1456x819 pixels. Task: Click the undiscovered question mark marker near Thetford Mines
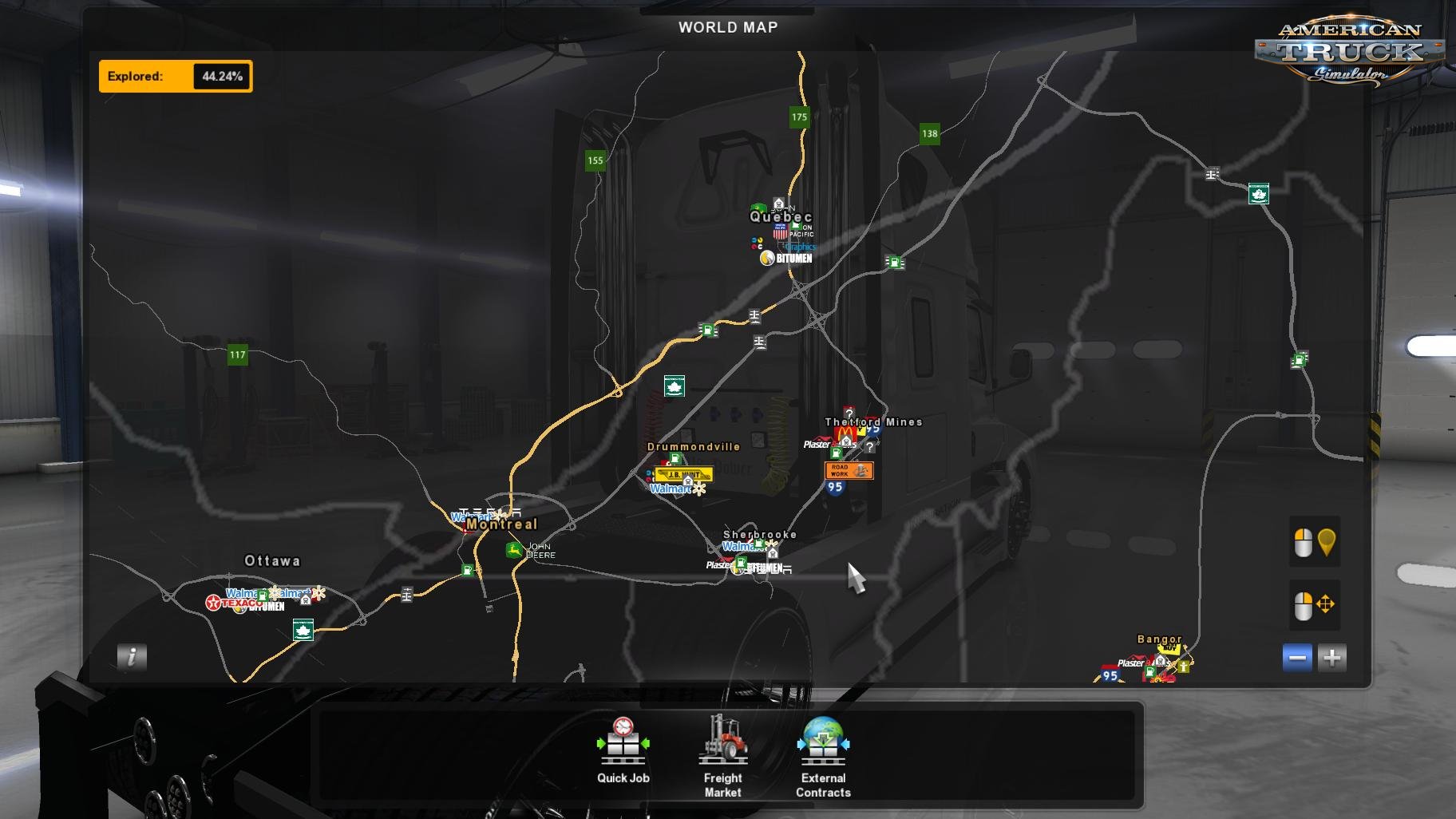tap(869, 447)
